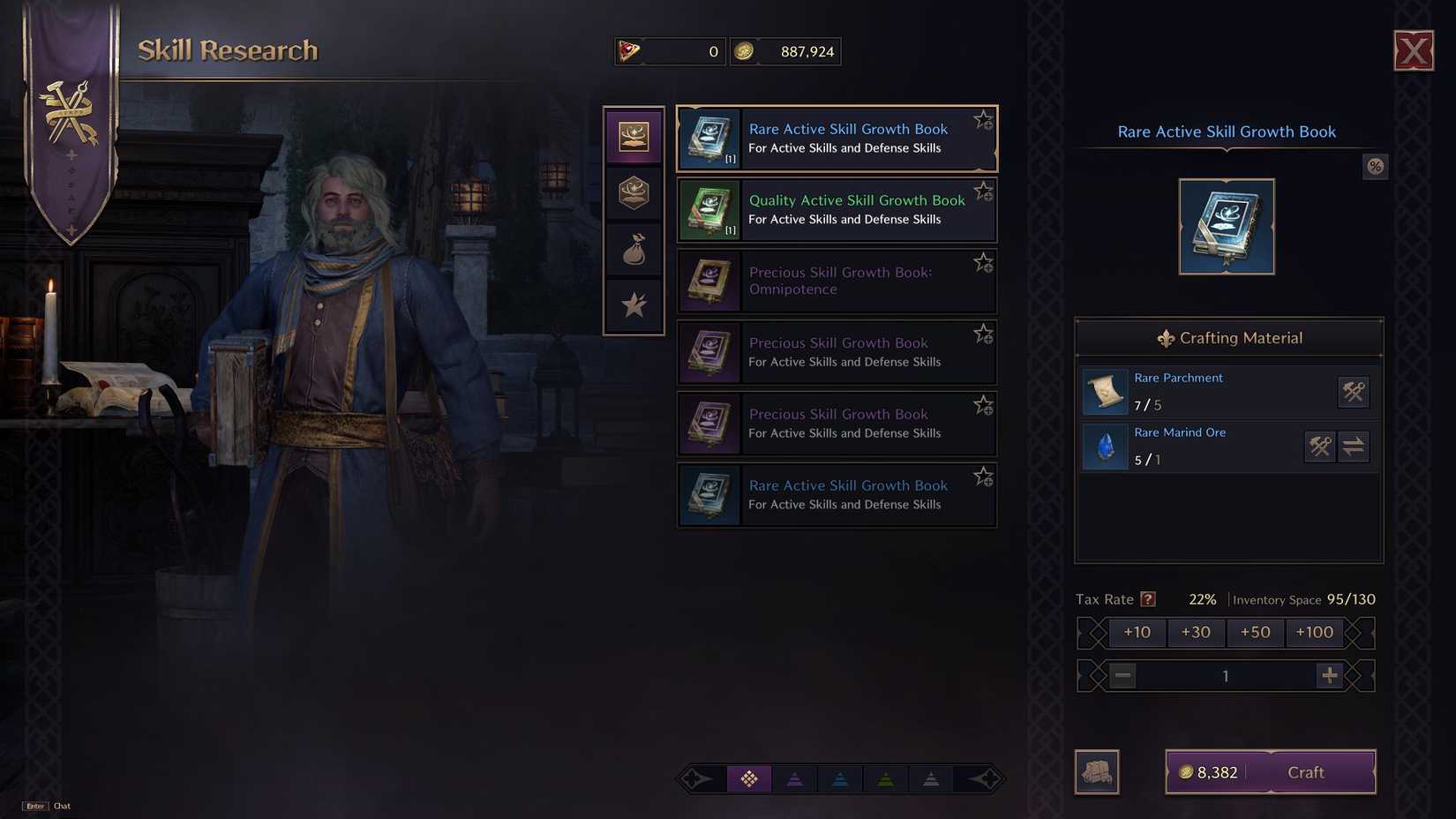Screen dimensions: 1456x819
Task: Switch to the blue rarity tier tab
Action: pyautogui.click(x=840, y=779)
